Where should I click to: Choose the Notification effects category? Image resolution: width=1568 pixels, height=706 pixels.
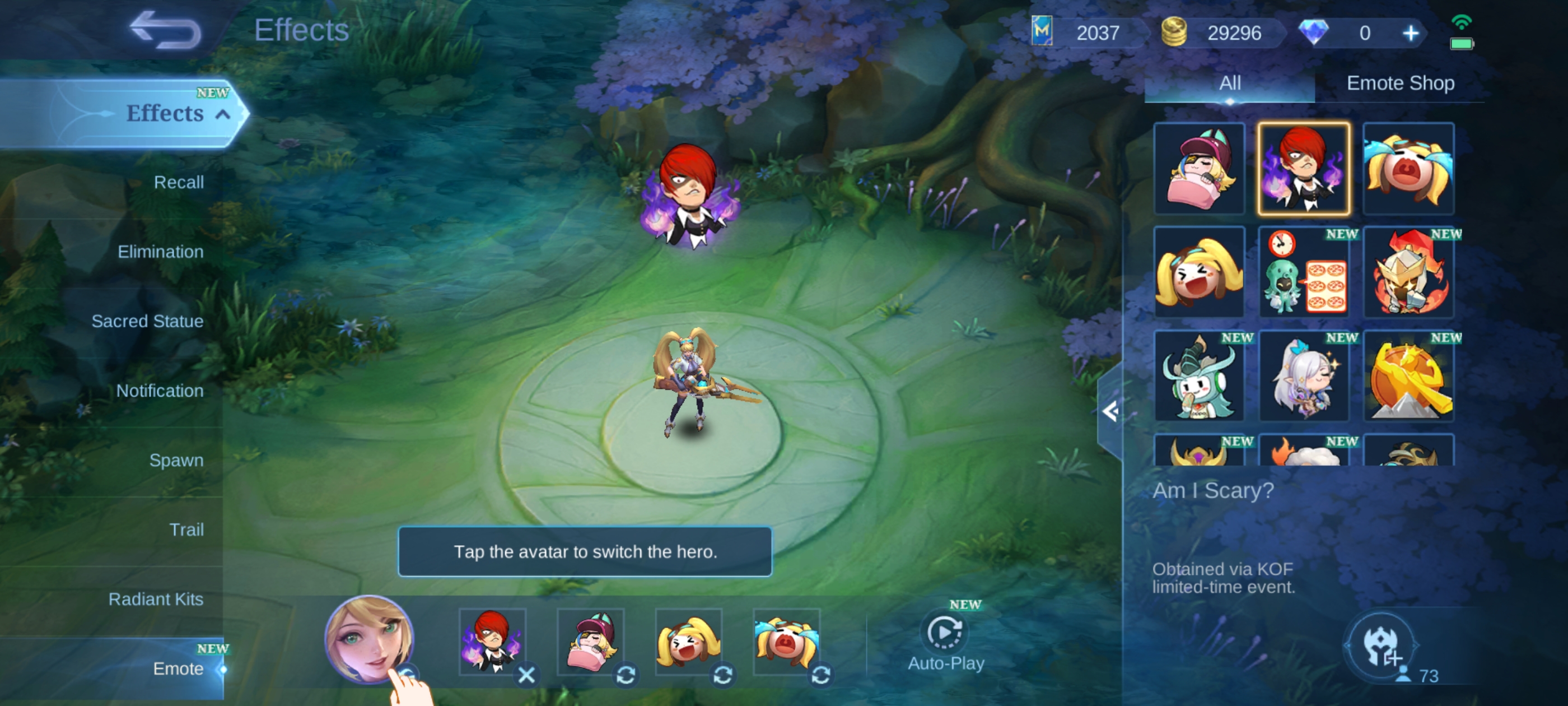pyautogui.click(x=160, y=391)
